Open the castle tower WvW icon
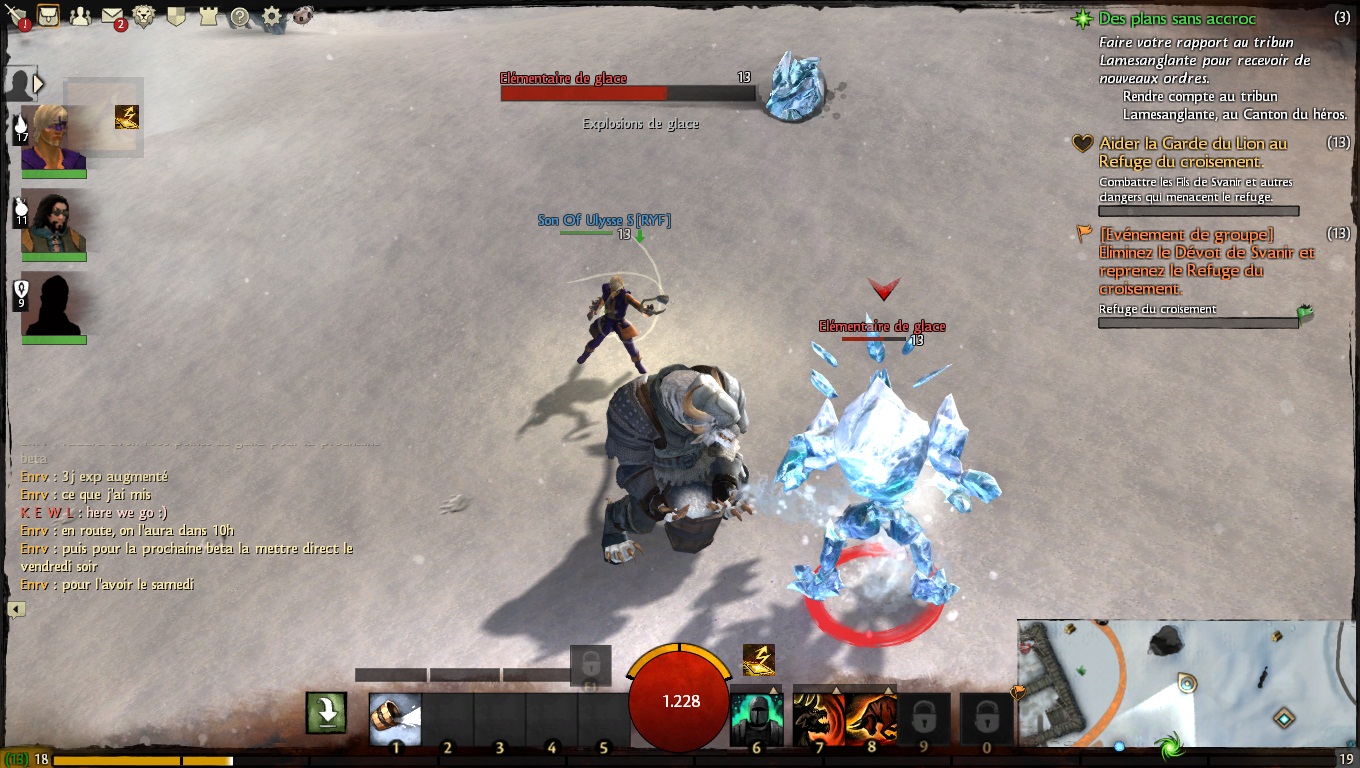The width and height of the screenshot is (1360, 768). 208,16
